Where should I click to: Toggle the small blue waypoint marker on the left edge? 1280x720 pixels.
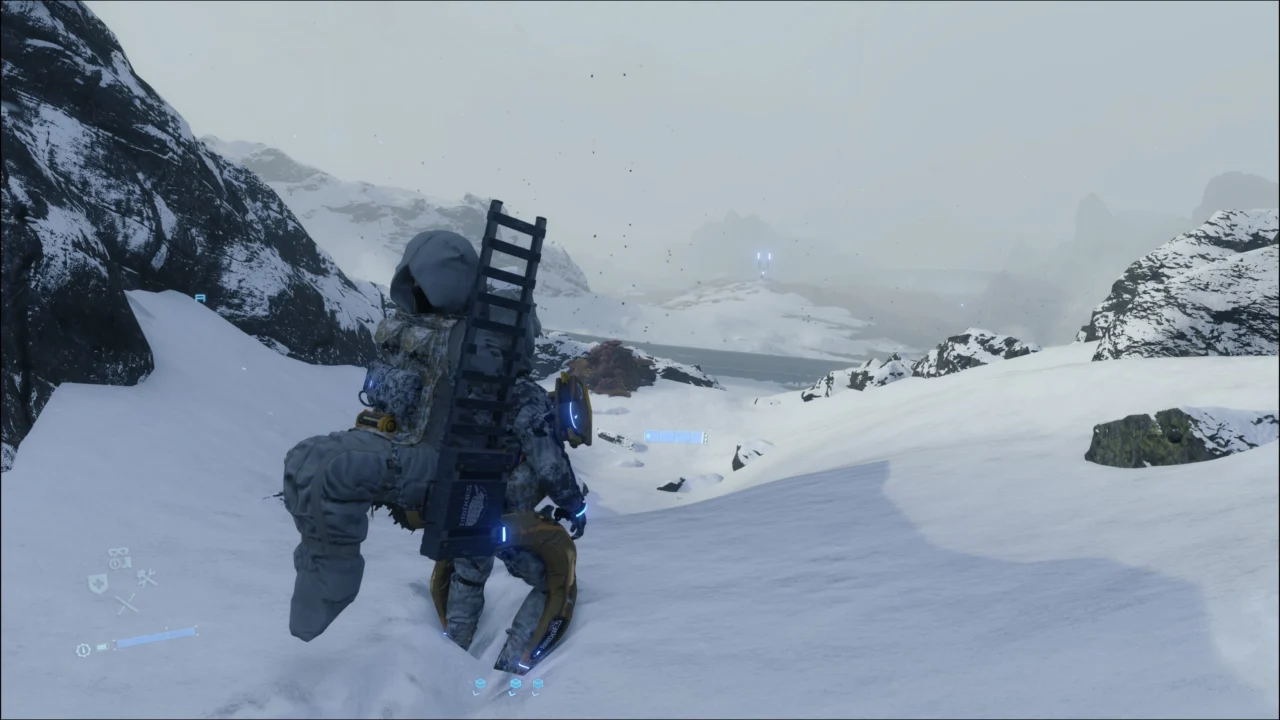tap(199, 299)
